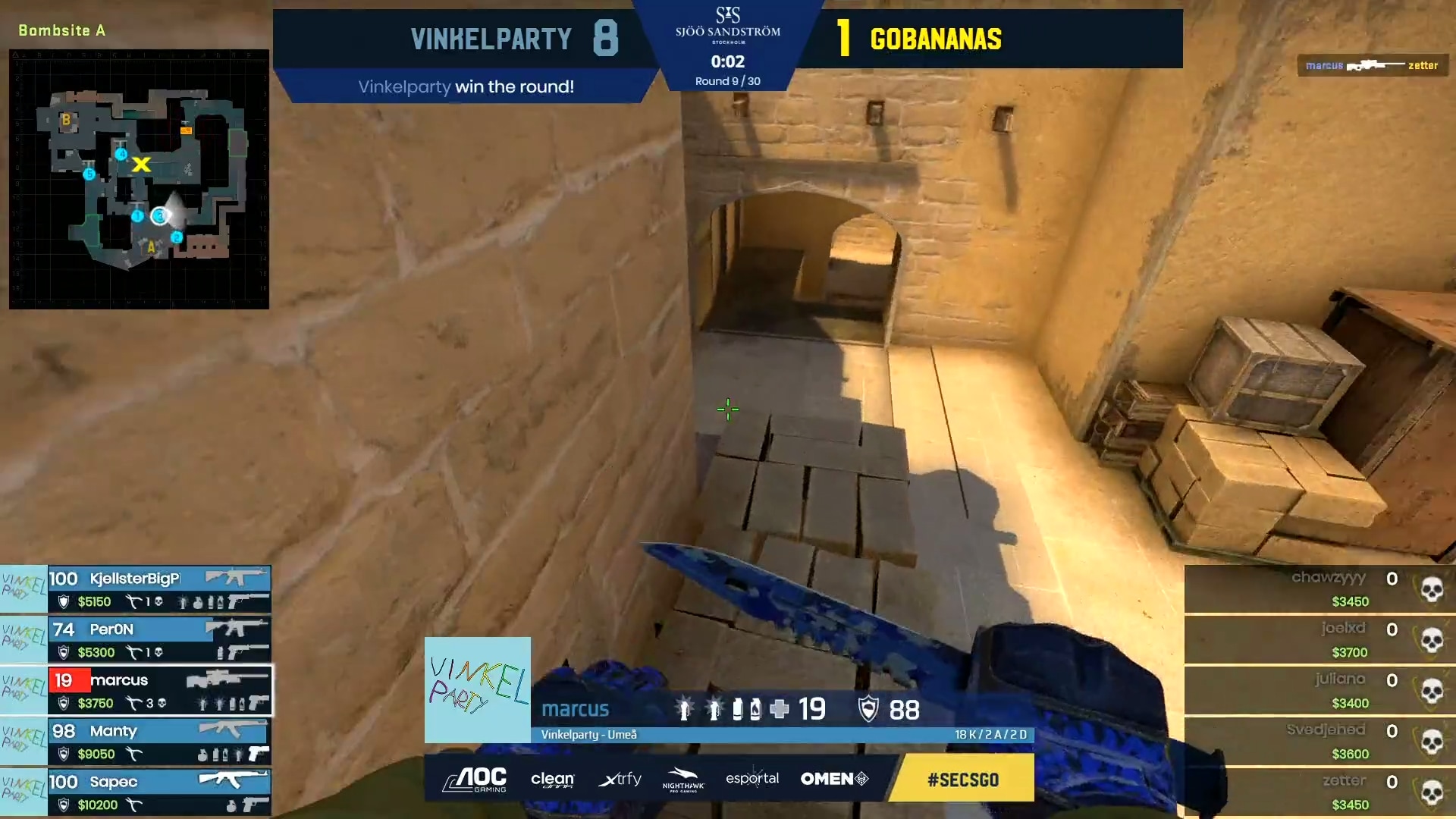Expand the round counter showing Round 9/30

click(x=726, y=80)
